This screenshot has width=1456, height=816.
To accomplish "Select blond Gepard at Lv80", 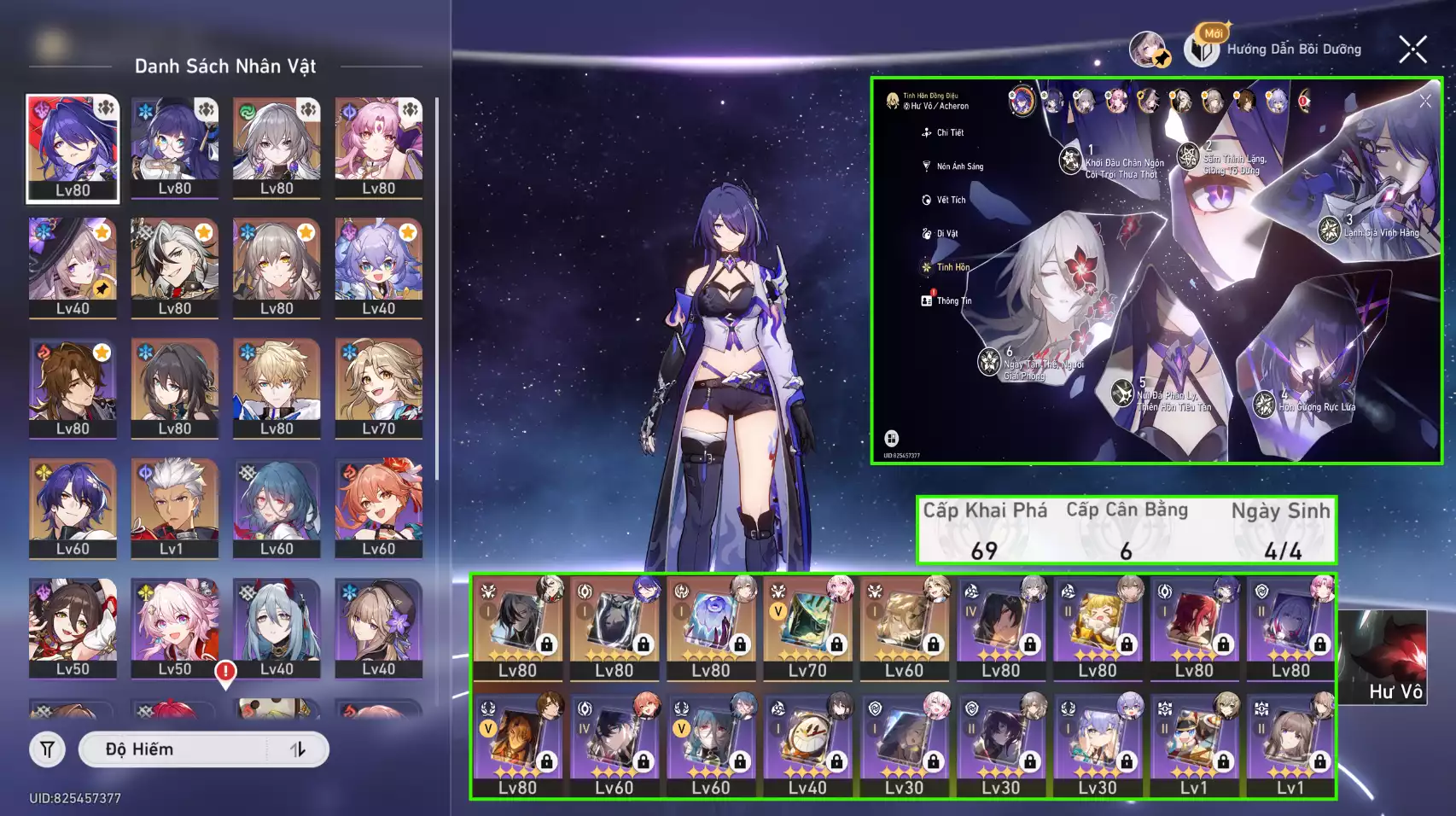I will click(277, 388).
